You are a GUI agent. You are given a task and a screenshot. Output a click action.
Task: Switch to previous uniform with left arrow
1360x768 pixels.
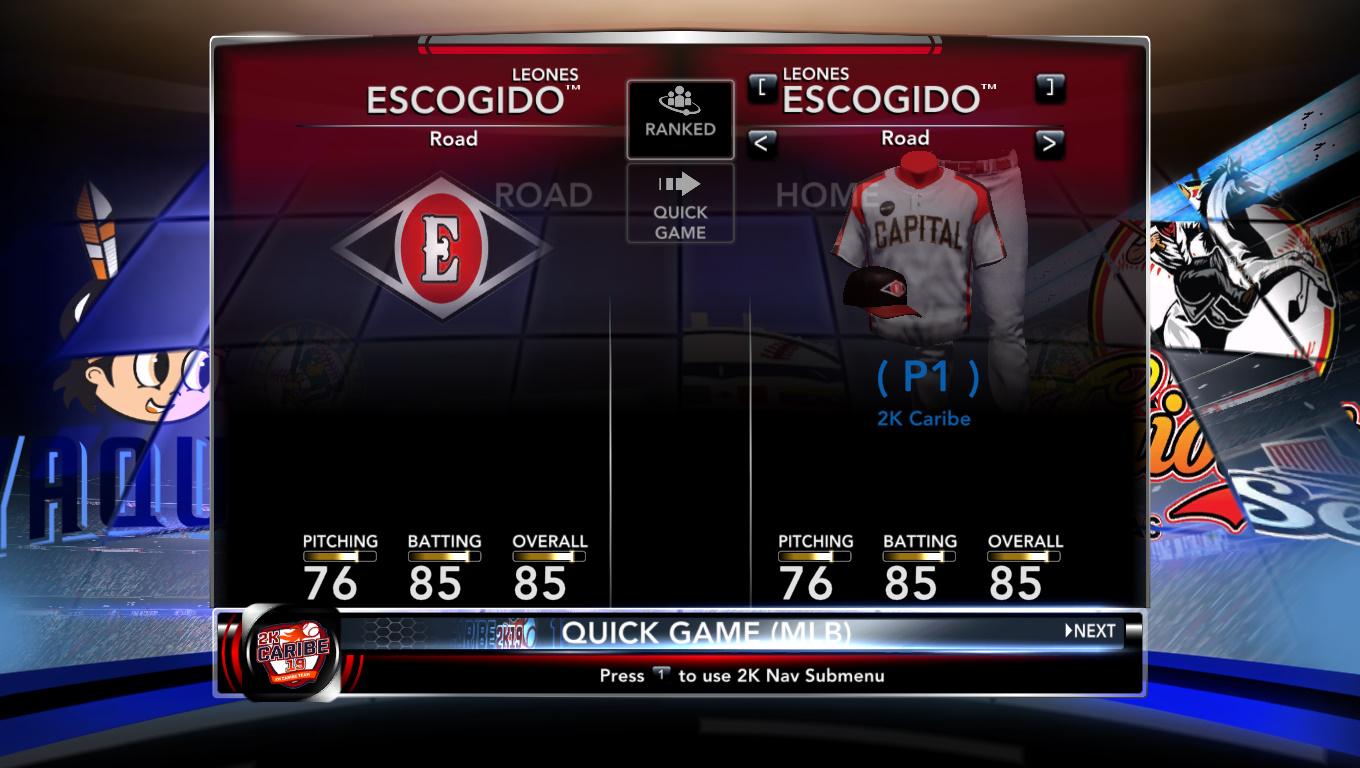762,143
